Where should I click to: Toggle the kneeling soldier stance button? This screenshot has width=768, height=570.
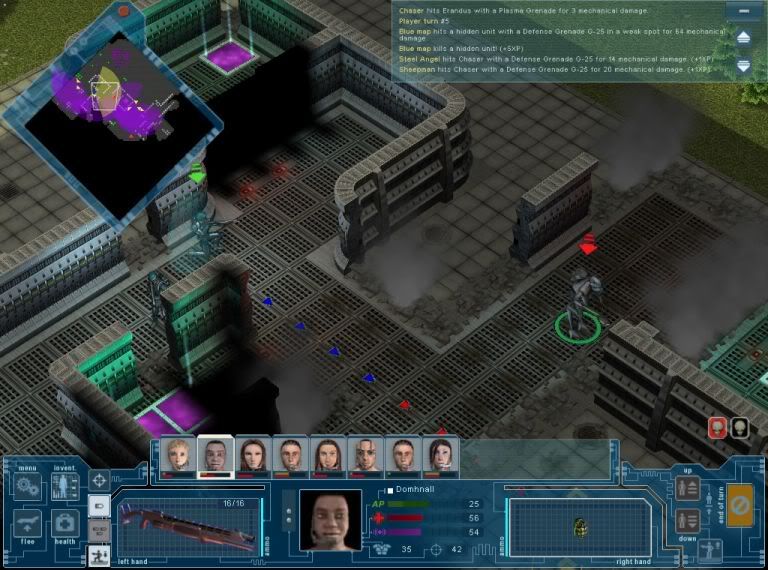pyautogui.click(x=100, y=554)
